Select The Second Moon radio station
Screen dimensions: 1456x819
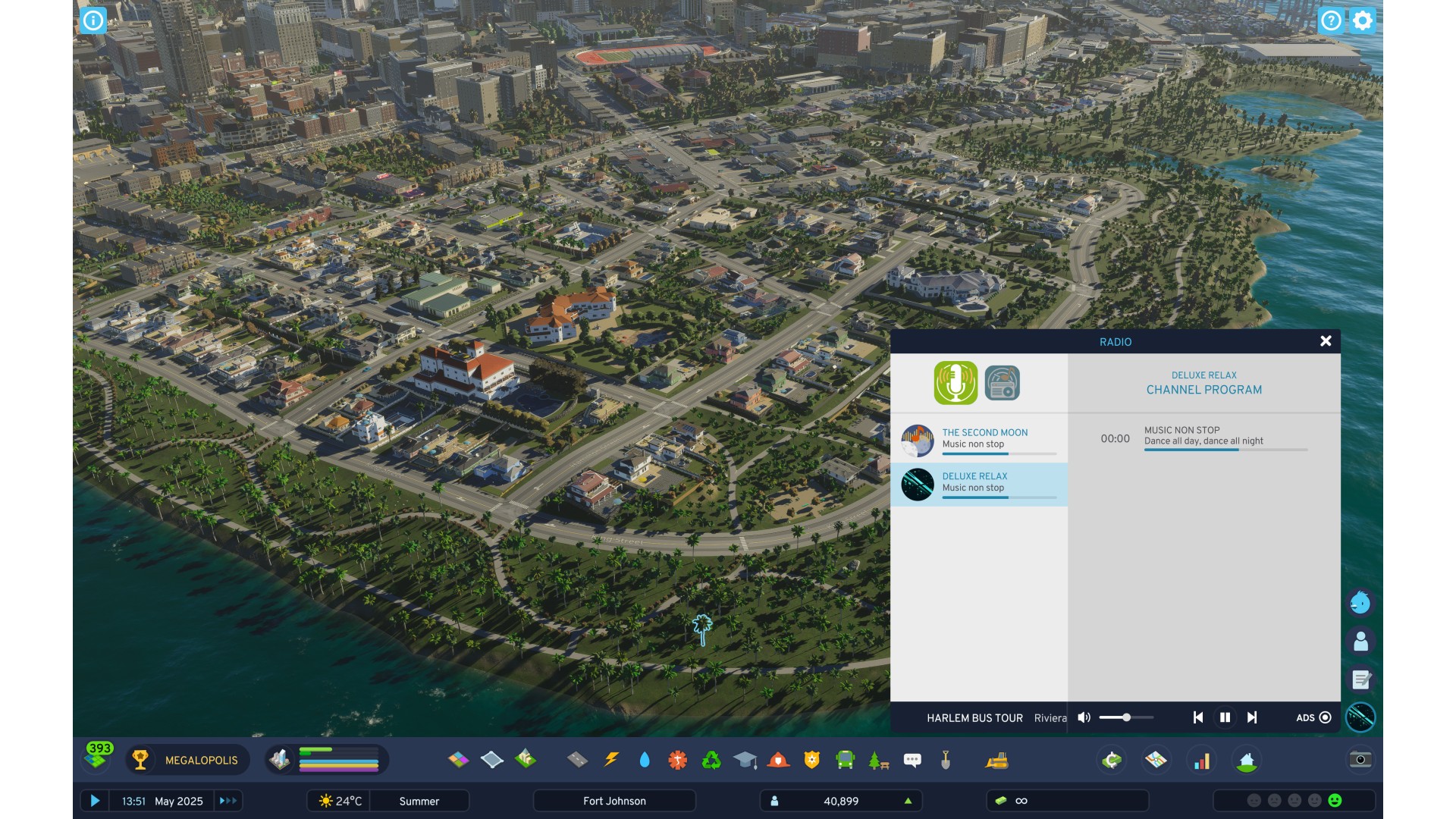click(x=979, y=440)
